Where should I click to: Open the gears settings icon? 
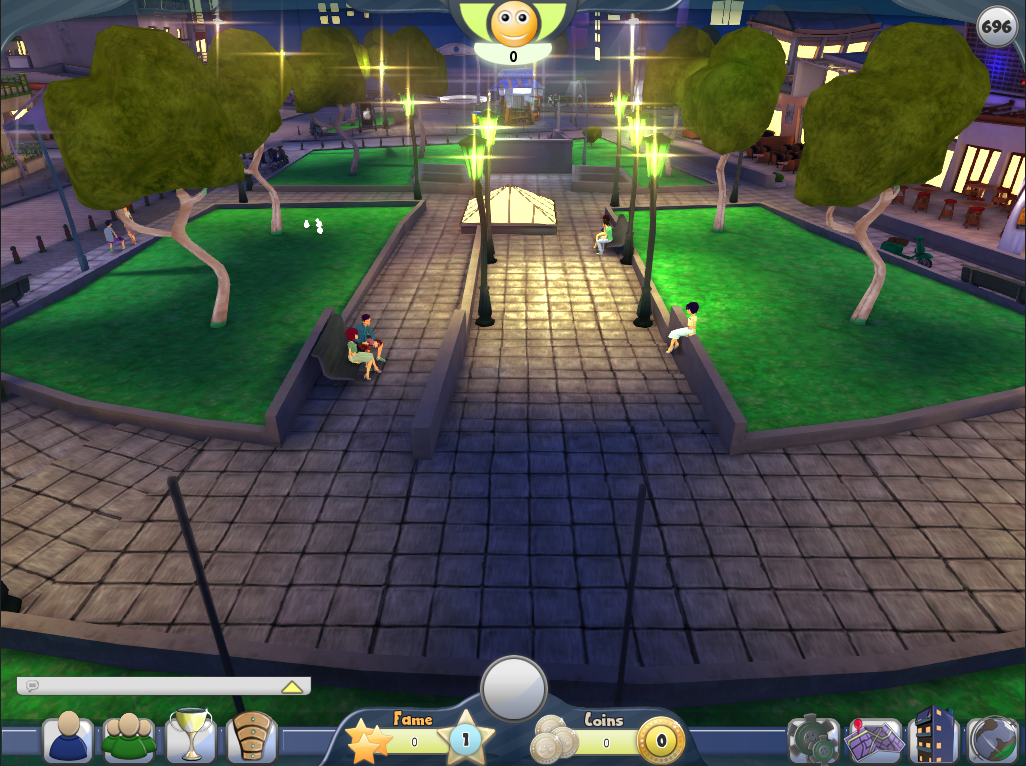(x=813, y=740)
